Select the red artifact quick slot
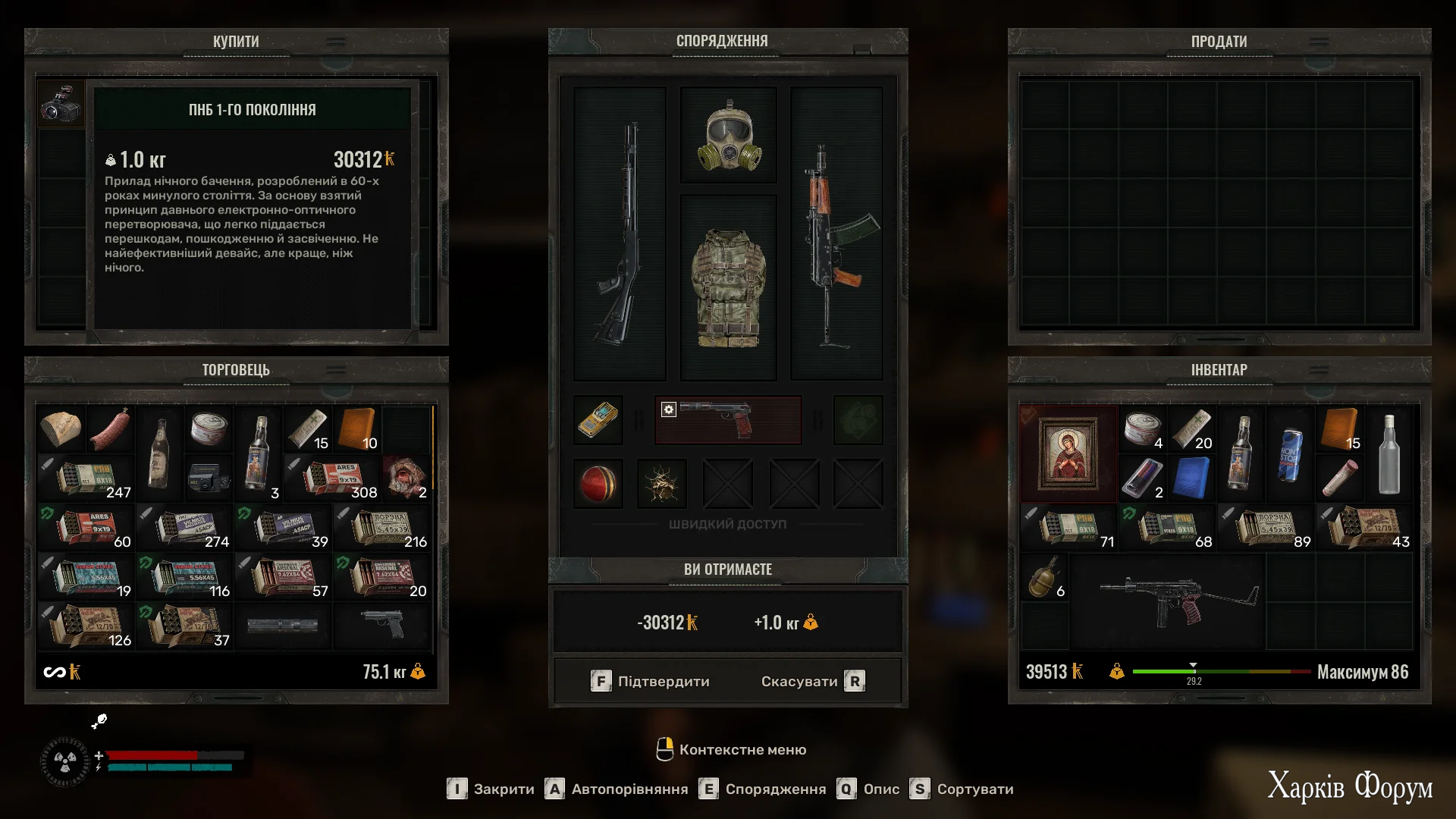This screenshot has height=819, width=1456. [x=598, y=483]
